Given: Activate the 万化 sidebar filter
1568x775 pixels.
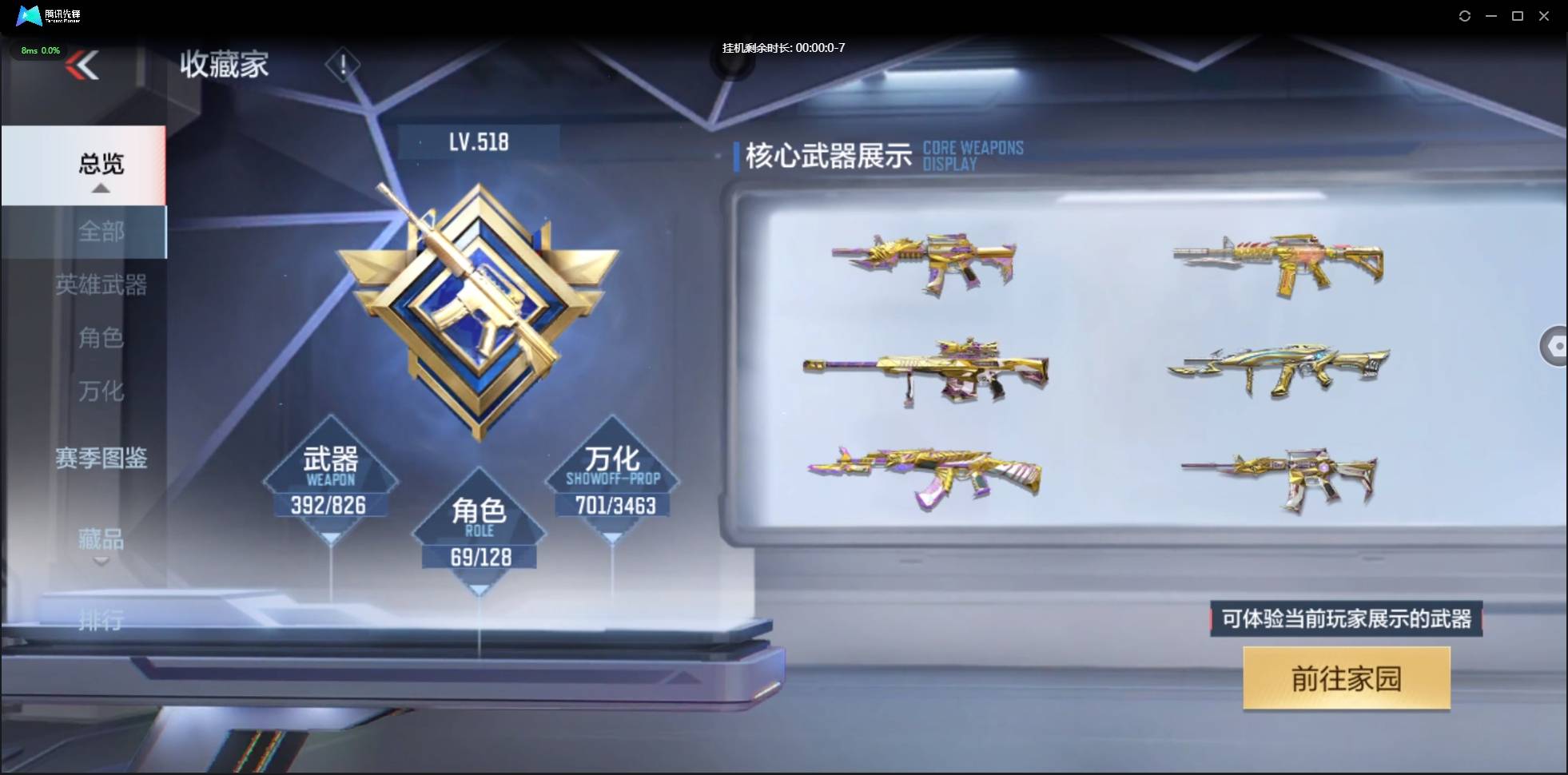Looking at the screenshot, I should point(101,392).
